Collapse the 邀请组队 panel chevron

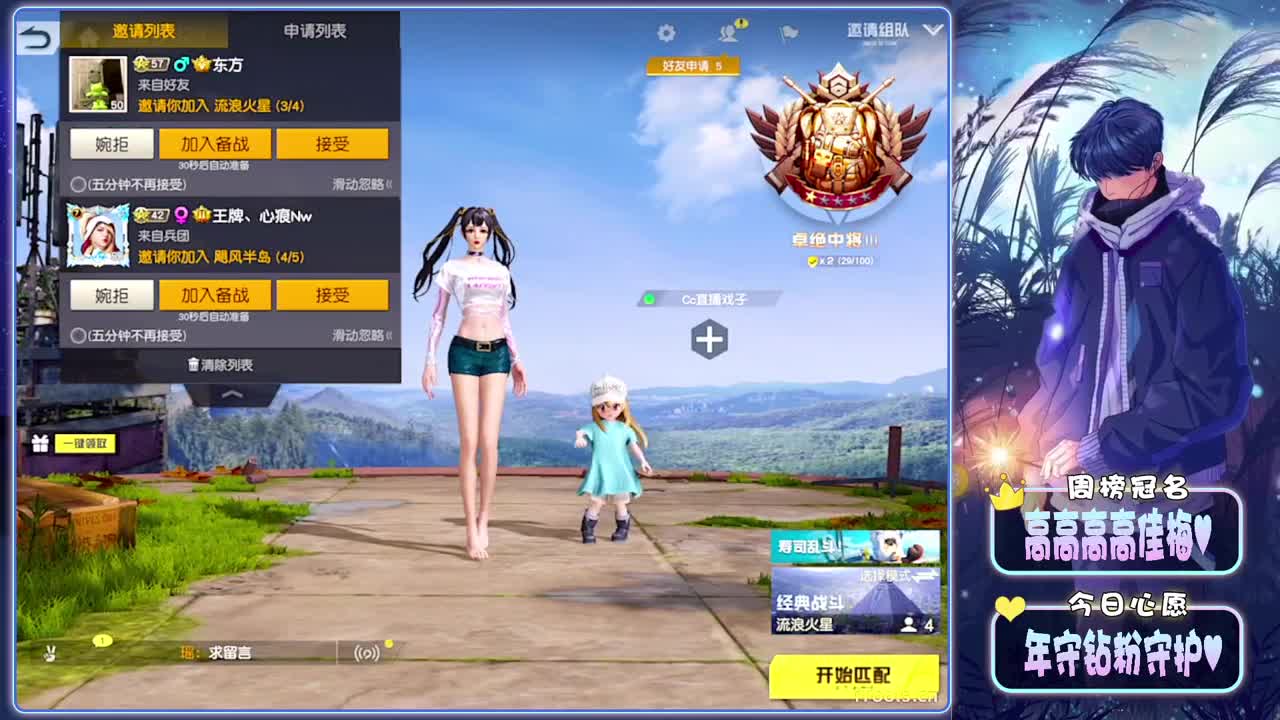(934, 32)
